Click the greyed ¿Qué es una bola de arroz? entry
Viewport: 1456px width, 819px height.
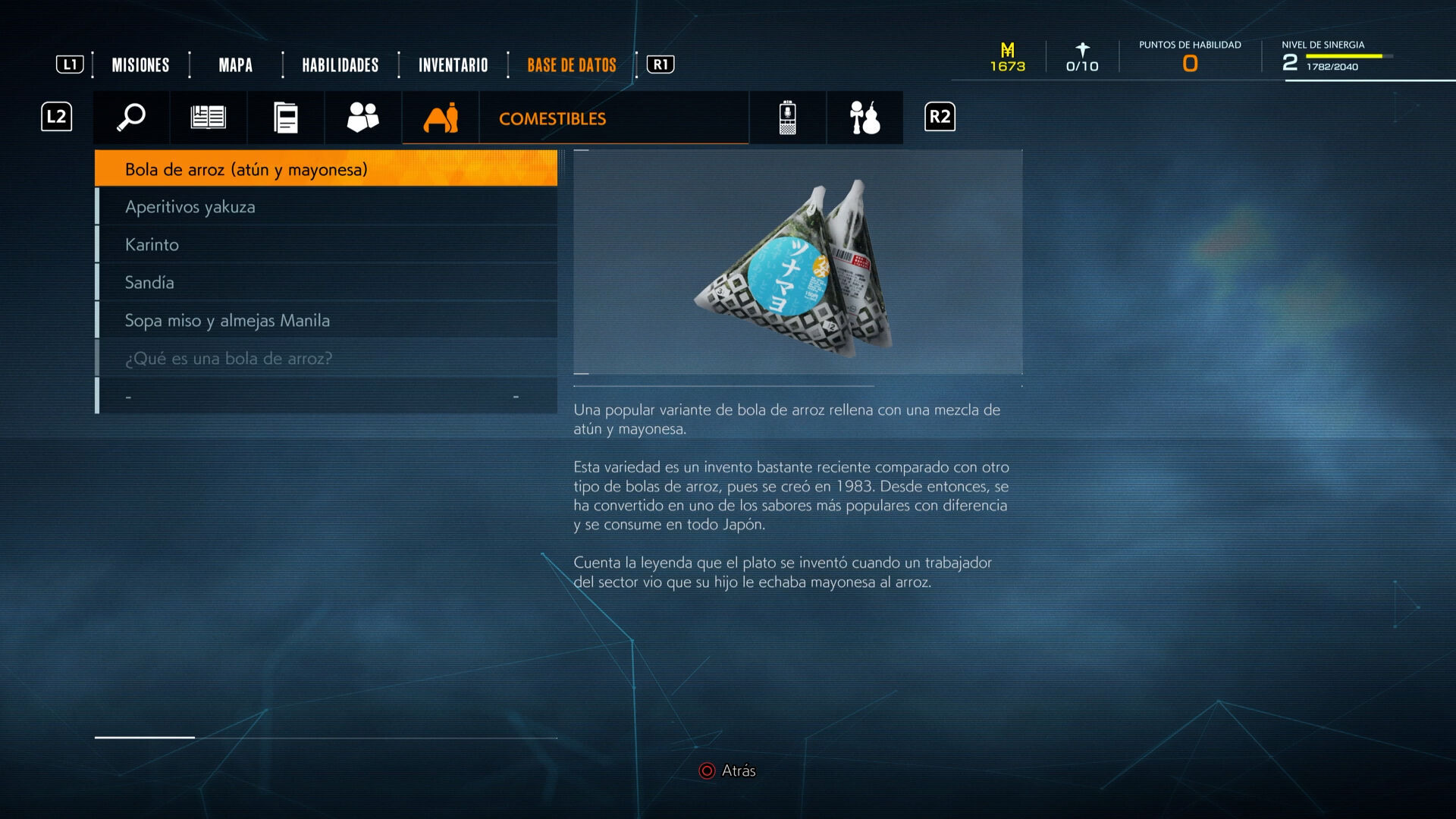[326, 359]
